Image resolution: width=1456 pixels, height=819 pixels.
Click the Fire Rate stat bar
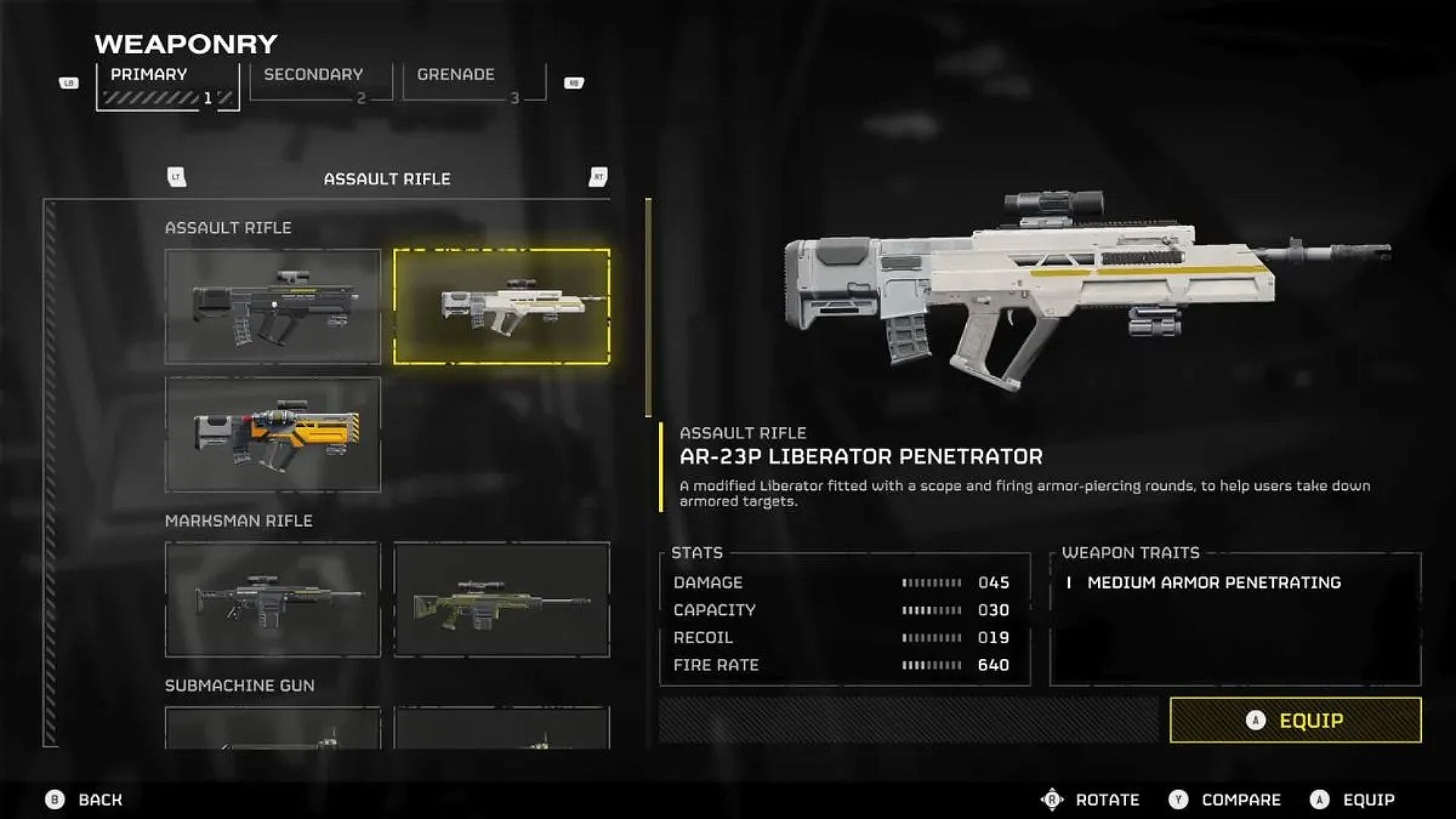(x=929, y=665)
